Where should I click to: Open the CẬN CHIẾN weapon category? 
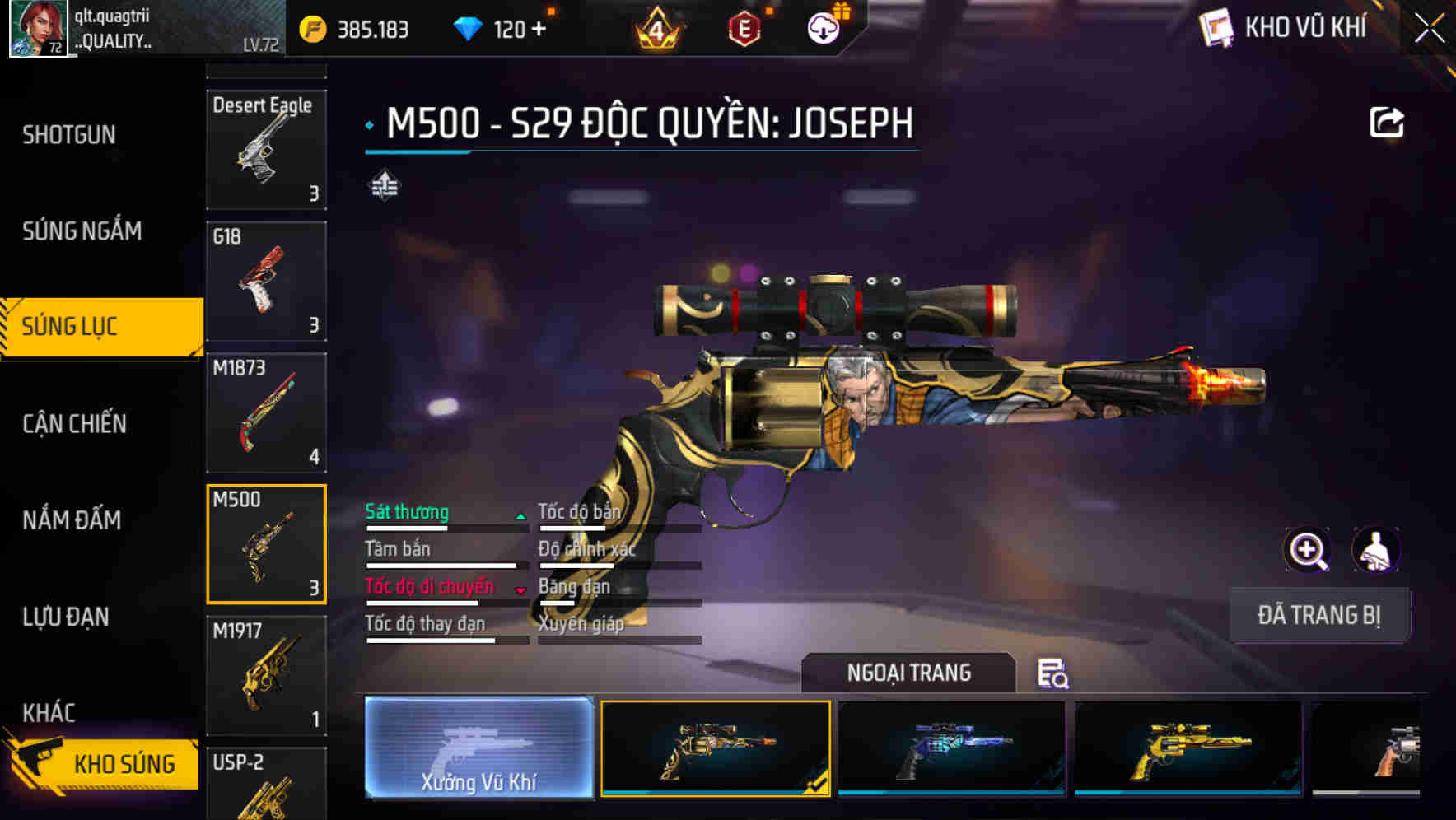coord(74,423)
